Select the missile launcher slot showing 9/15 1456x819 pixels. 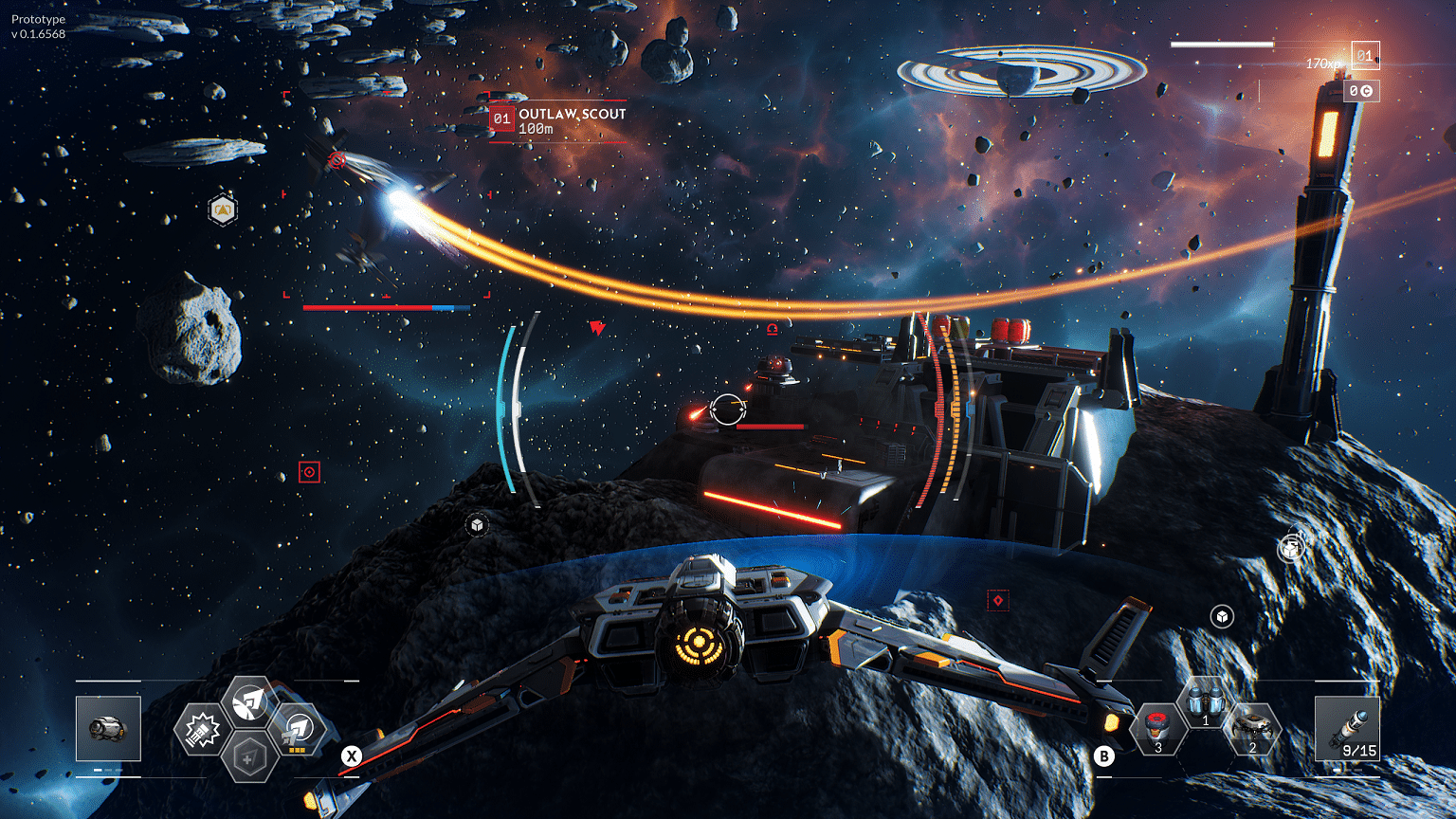pyautogui.click(x=1347, y=728)
